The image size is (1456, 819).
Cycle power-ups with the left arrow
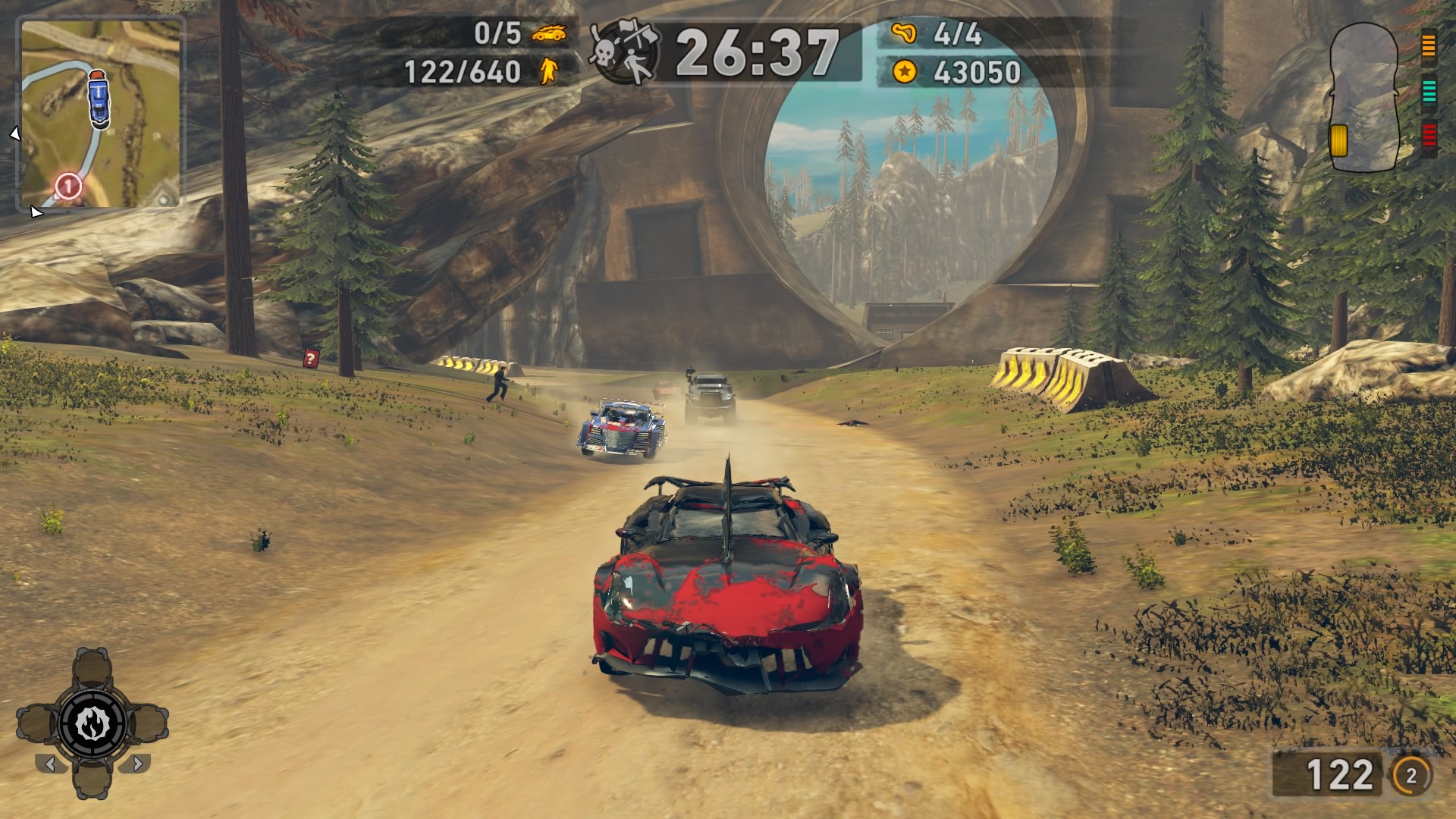(50, 764)
